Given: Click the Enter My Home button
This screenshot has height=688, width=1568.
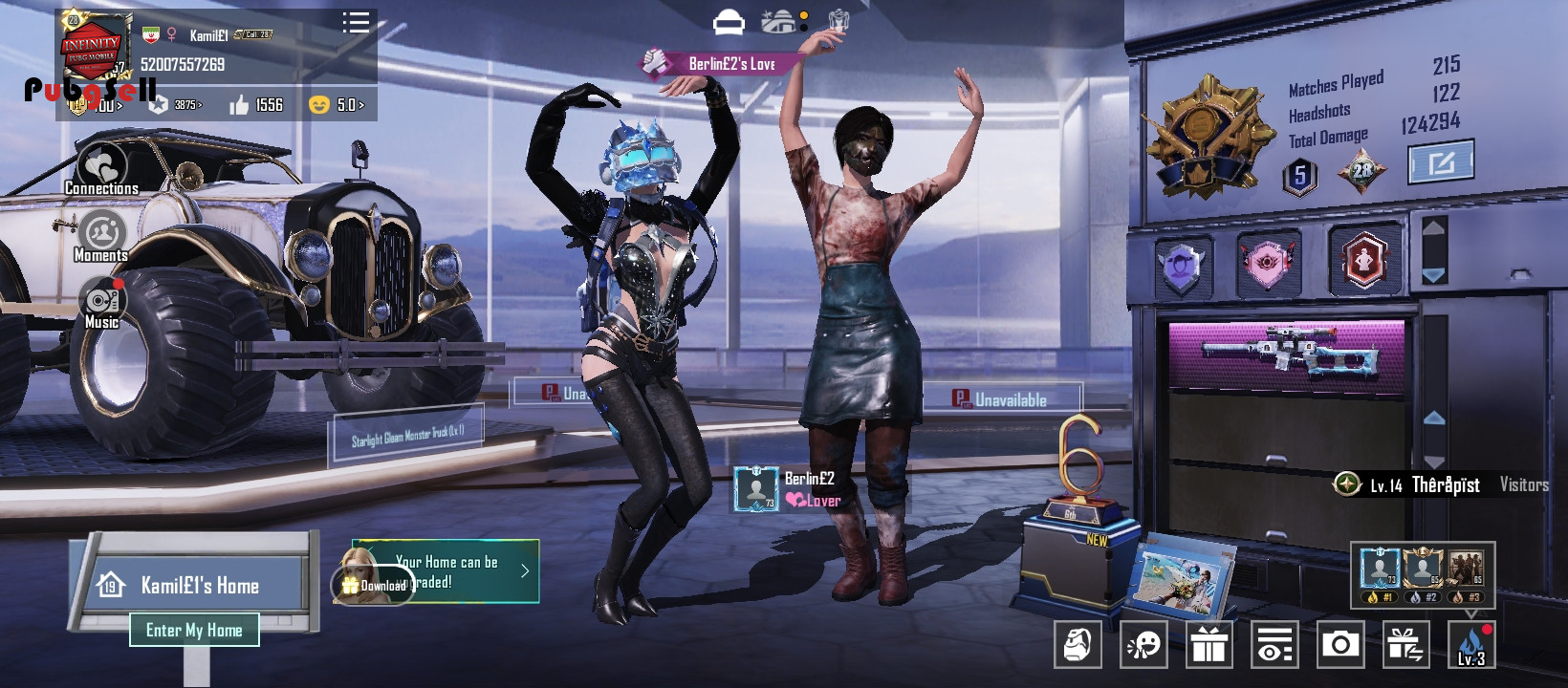Looking at the screenshot, I should 194,630.
